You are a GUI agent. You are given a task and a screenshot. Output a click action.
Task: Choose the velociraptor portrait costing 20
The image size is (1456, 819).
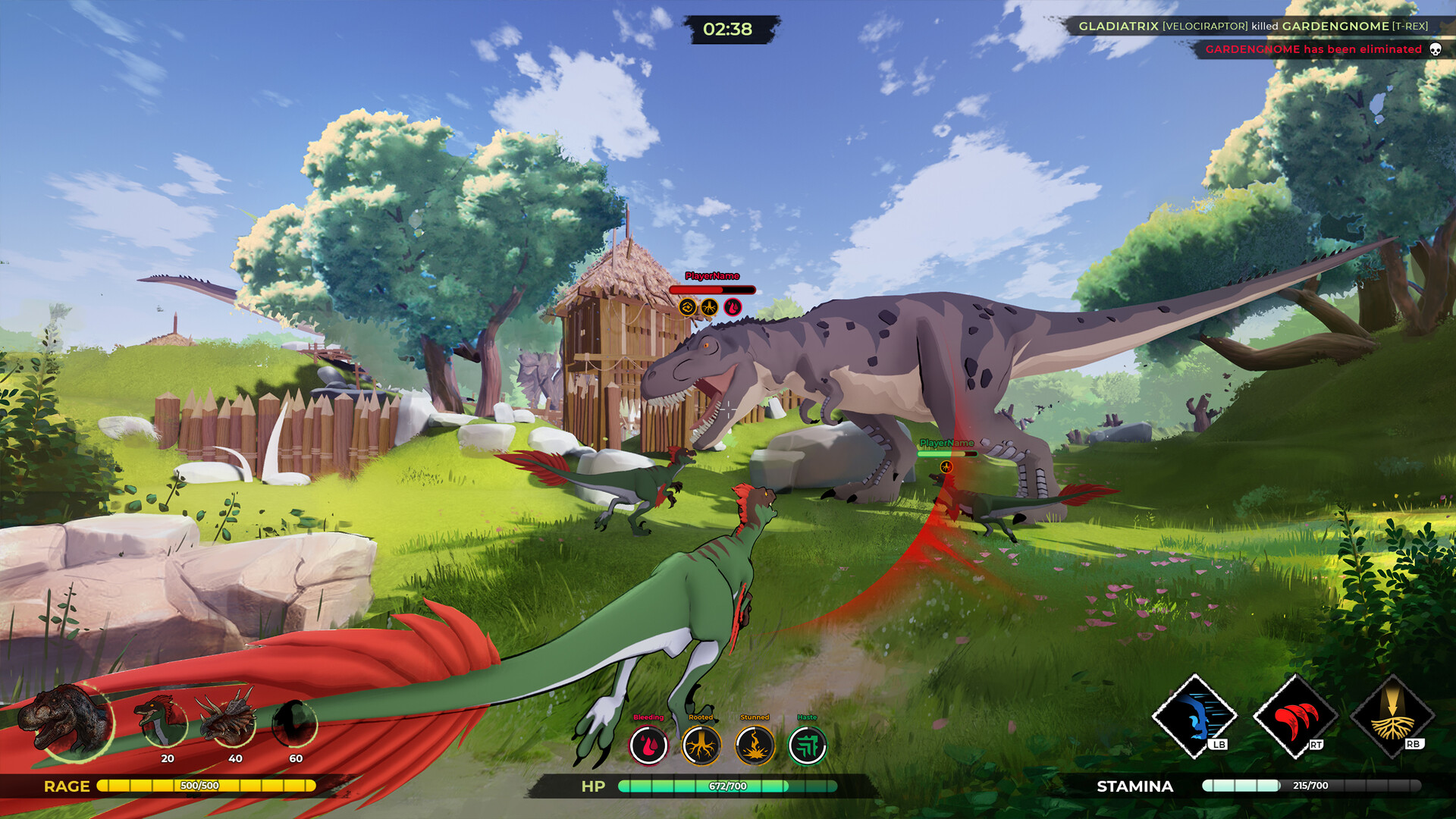pos(162,721)
